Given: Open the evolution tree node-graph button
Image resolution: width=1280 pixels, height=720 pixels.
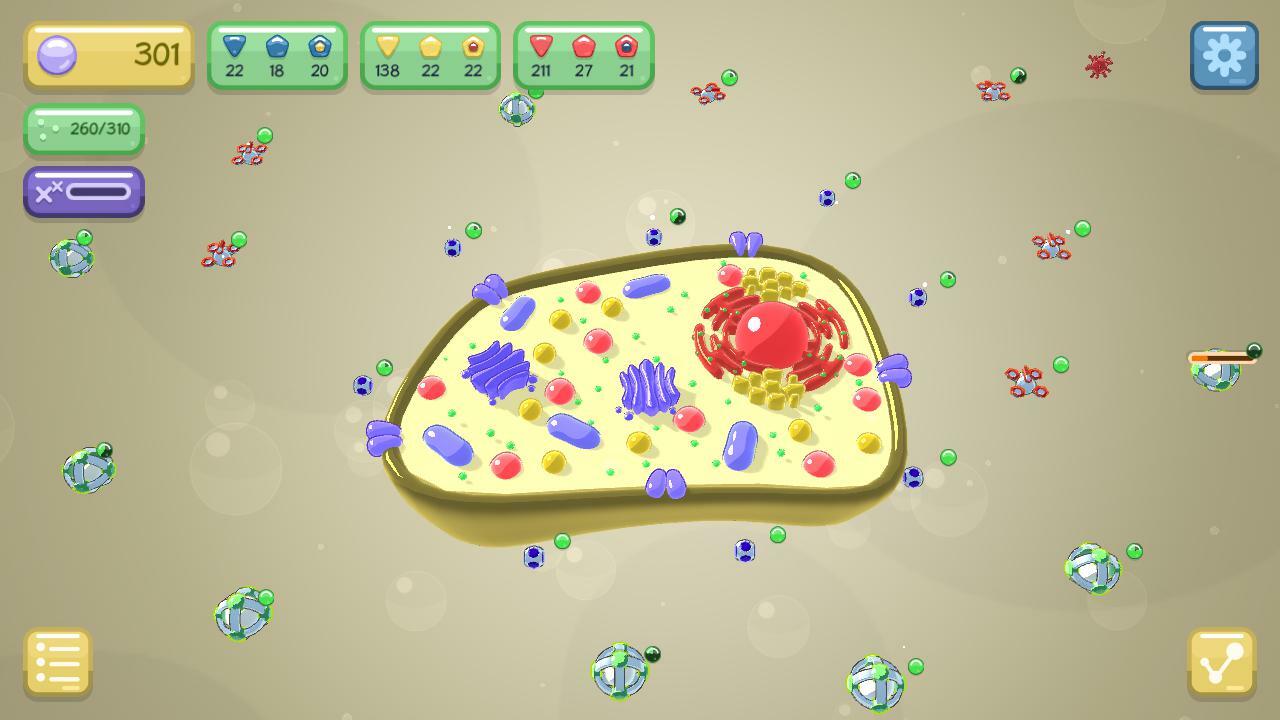Looking at the screenshot, I should coord(1223,663).
